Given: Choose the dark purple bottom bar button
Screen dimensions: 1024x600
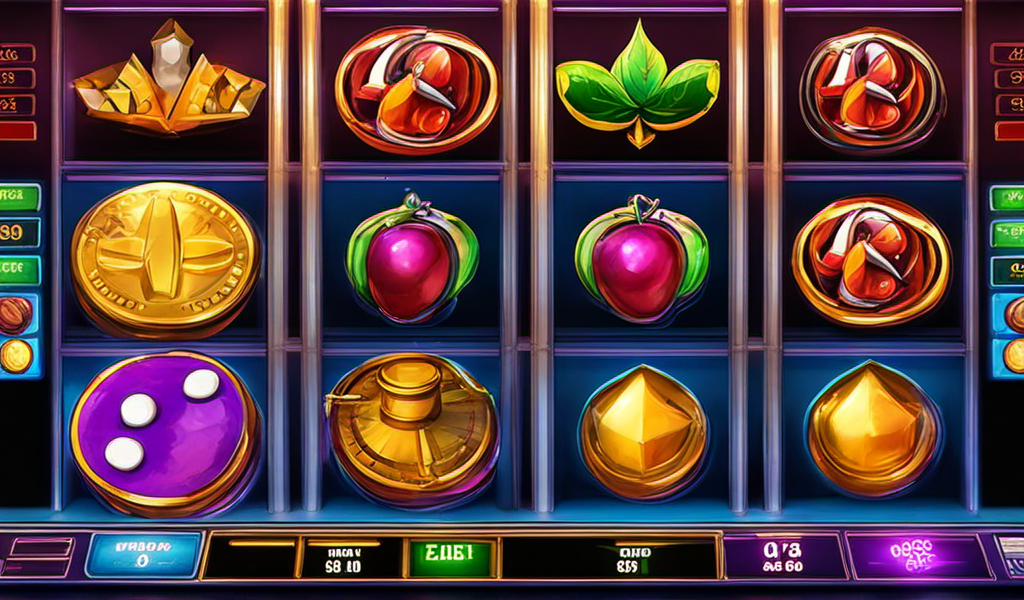Looking at the screenshot, I should (x=781, y=556).
